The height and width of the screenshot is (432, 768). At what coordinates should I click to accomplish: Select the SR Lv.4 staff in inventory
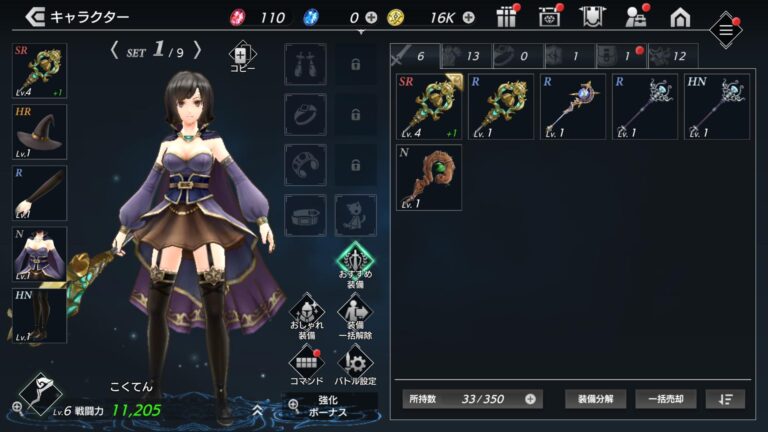[429, 106]
